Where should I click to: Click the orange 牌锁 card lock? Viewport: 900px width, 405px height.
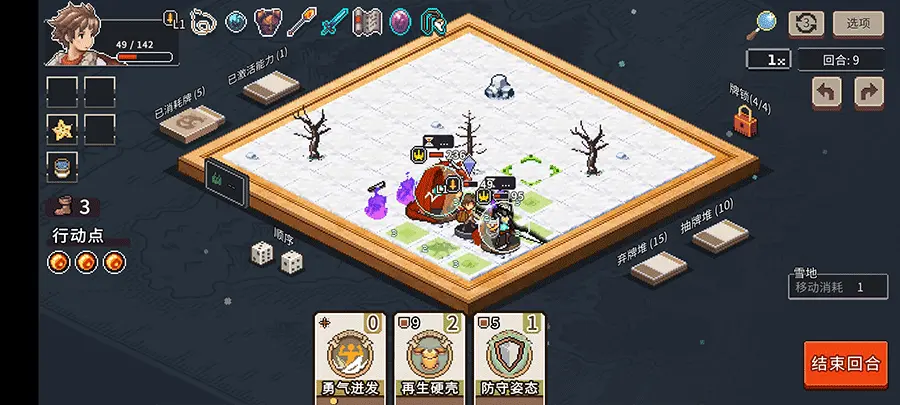click(744, 121)
